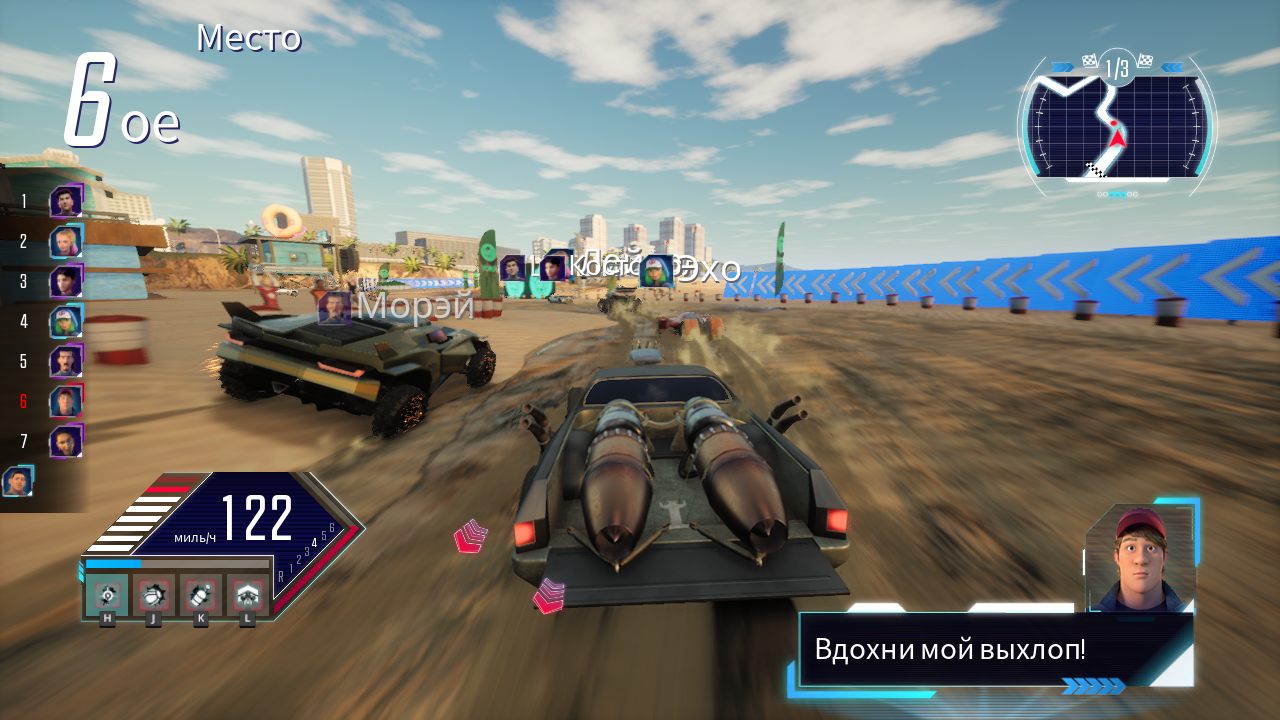Trigger the dynamite weapon in slot K
Screen dimensions: 1280x720
(200, 596)
